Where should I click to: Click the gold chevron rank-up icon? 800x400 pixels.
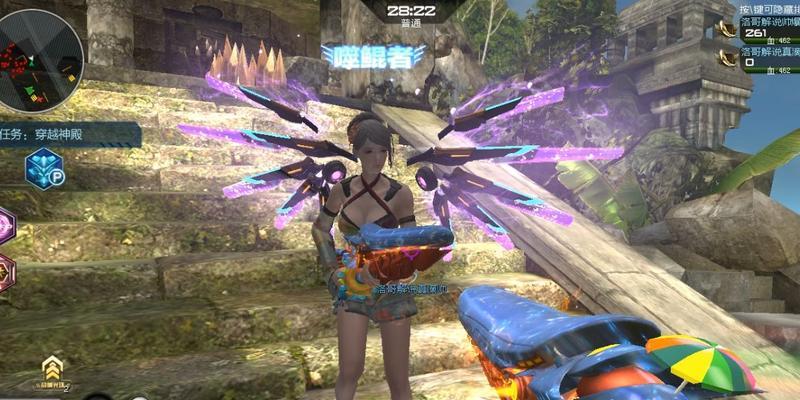(x=53, y=367)
